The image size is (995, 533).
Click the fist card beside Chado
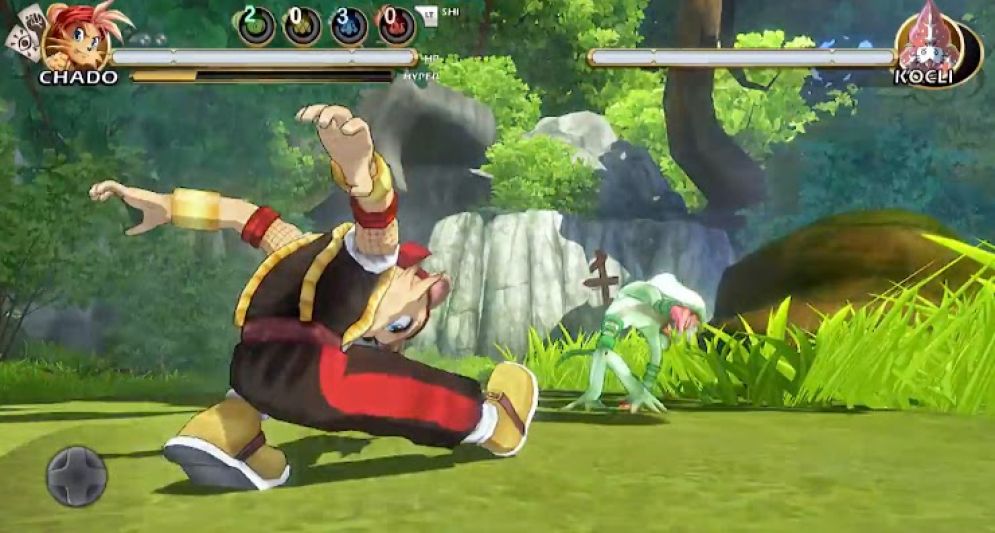35,18
